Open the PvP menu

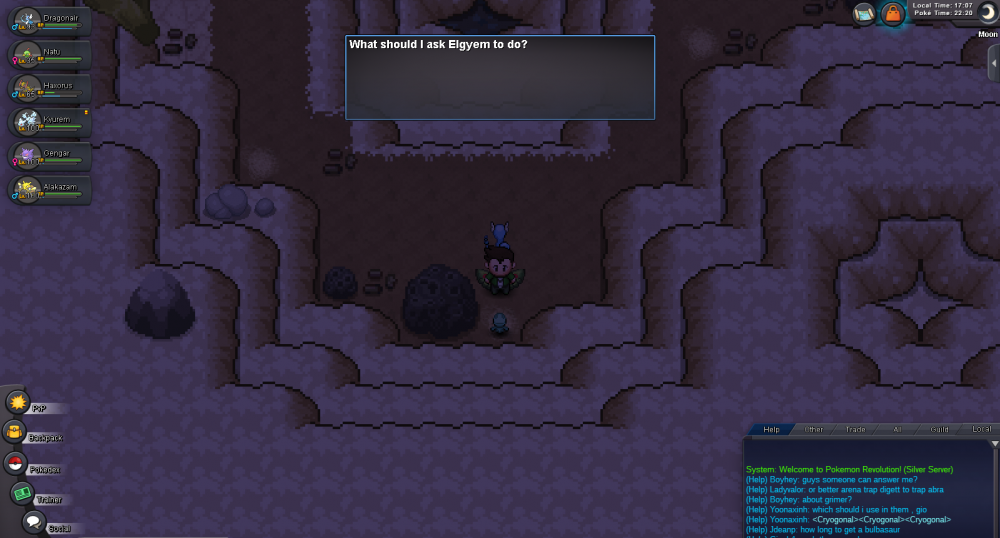coord(19,402)
